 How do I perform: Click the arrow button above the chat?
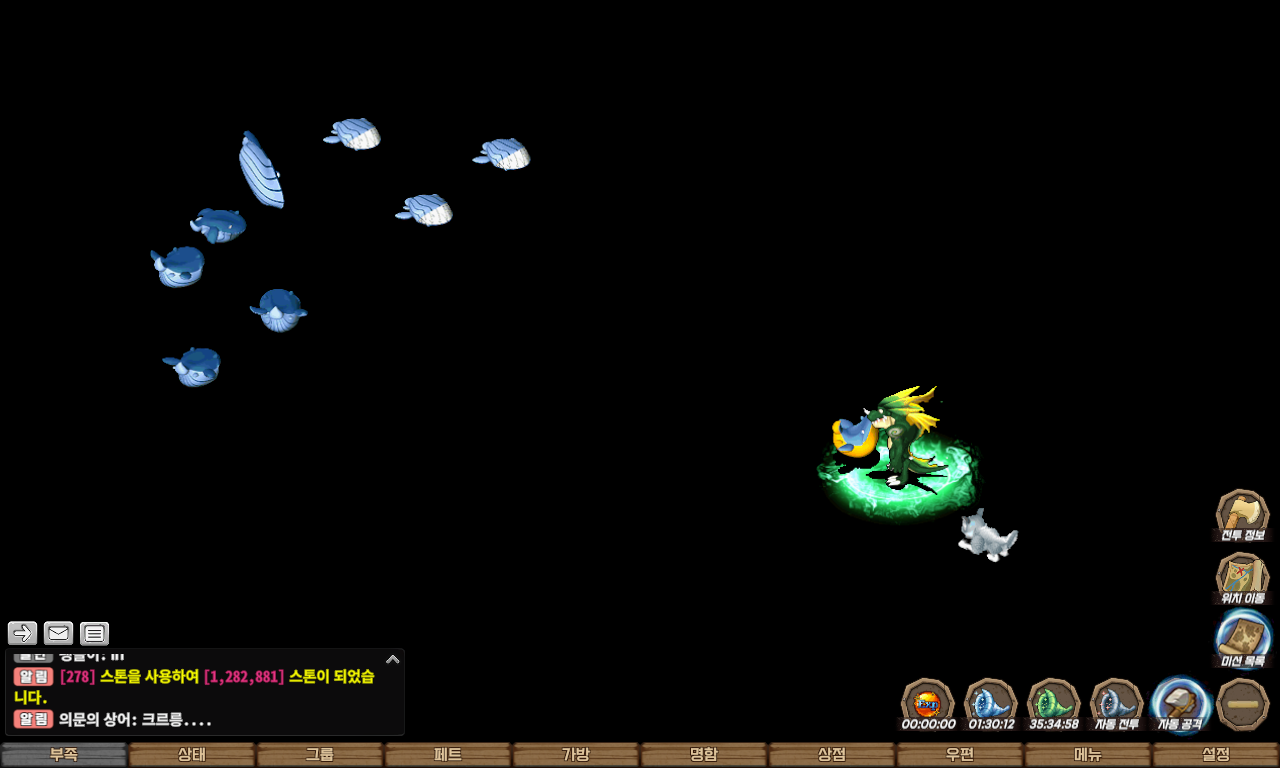[x=22, y=633]
